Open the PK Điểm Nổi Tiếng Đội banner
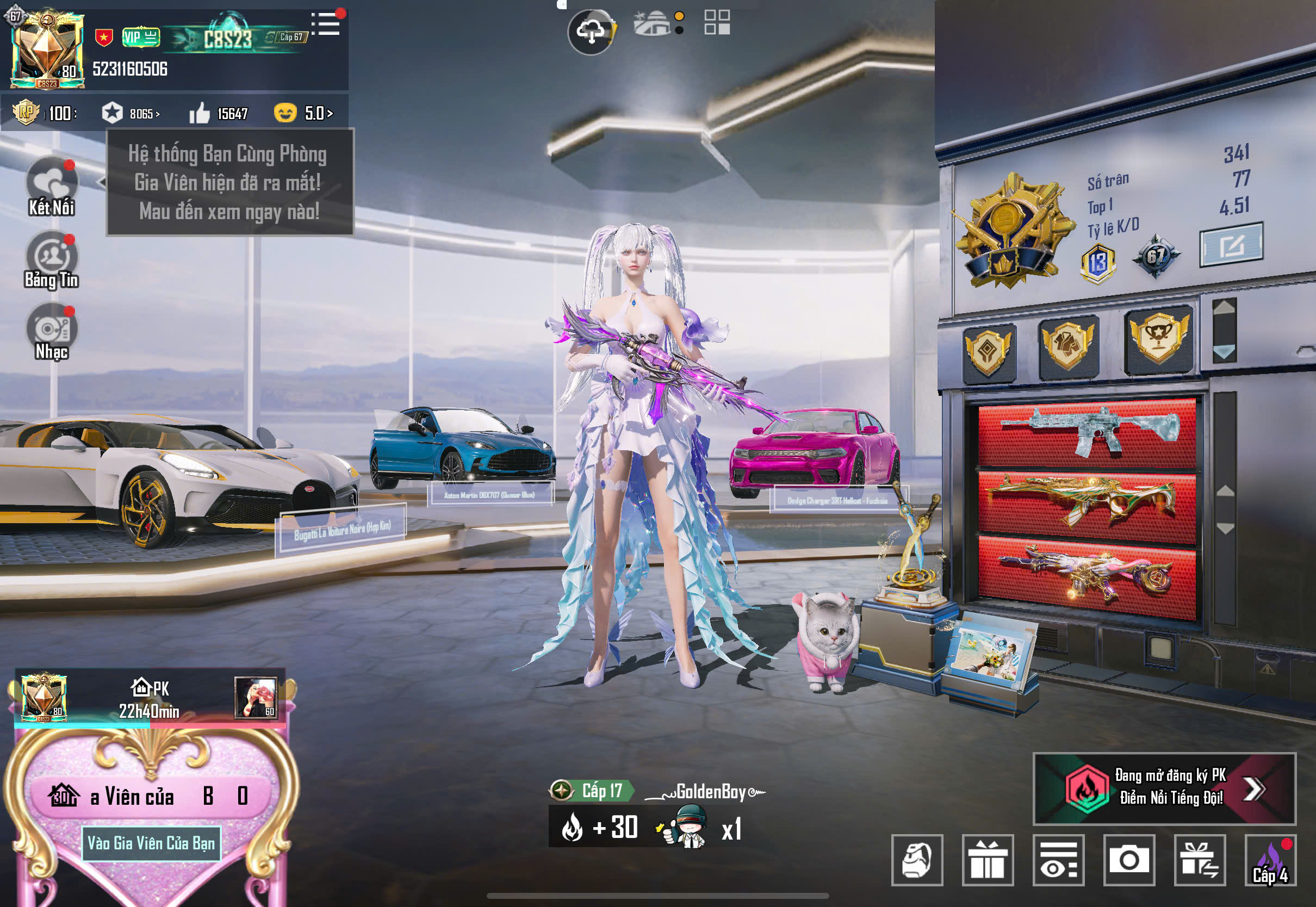The image size is (1316, 907). point(1164,788)
